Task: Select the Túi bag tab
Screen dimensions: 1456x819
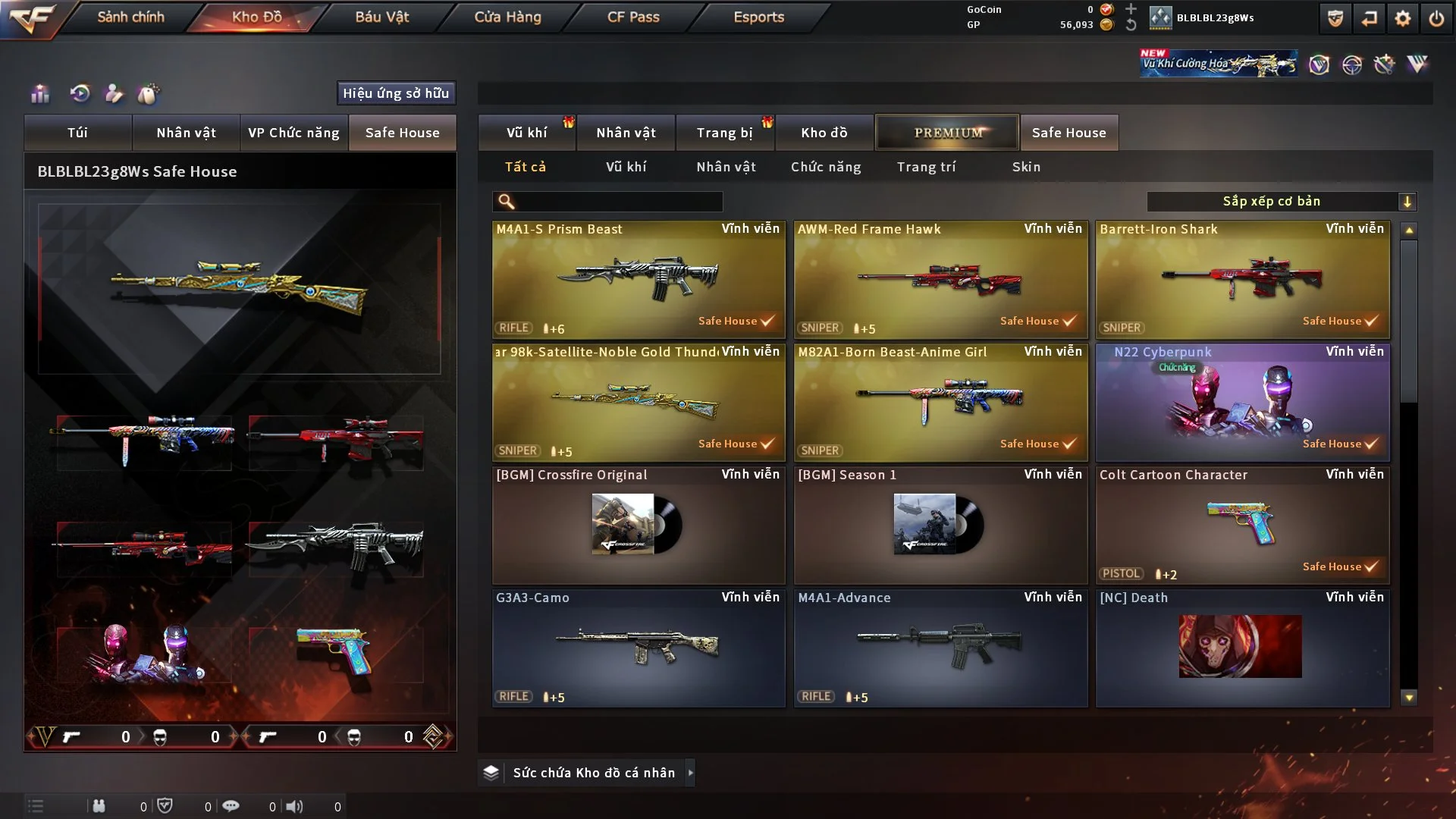Action: (x=77, y=133)
